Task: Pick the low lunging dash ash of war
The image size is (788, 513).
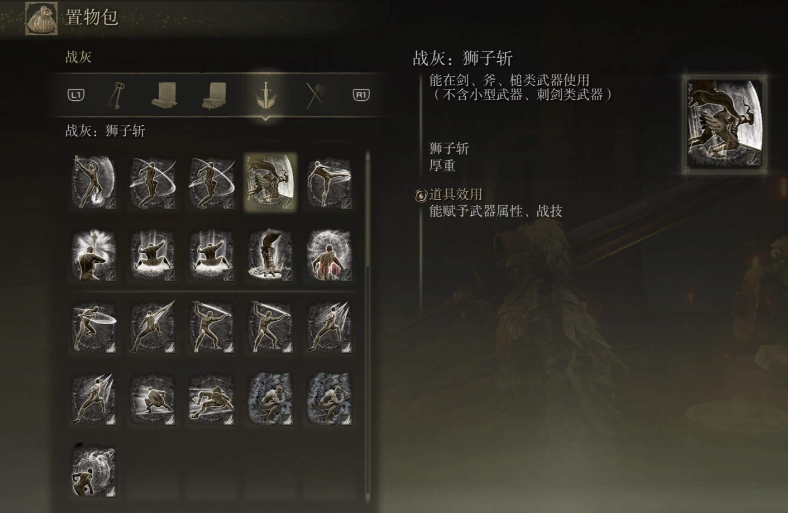Action: click(x=211, y=398)
